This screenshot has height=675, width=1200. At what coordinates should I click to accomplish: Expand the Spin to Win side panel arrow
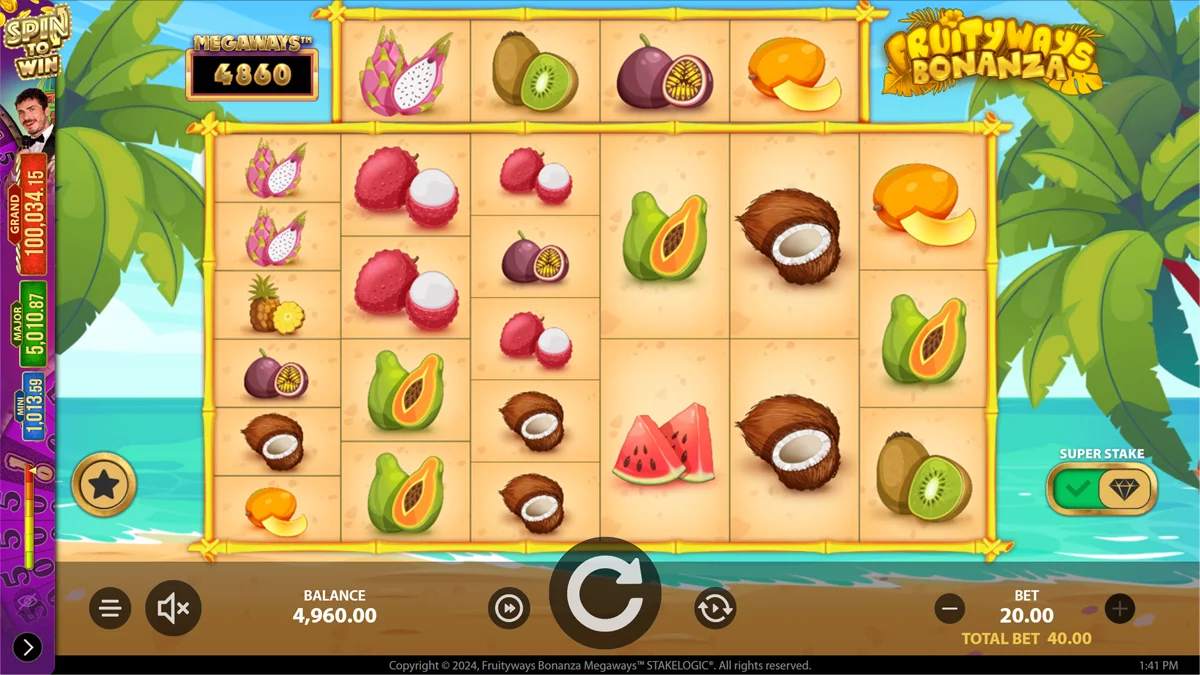click(x=28, y=648)
